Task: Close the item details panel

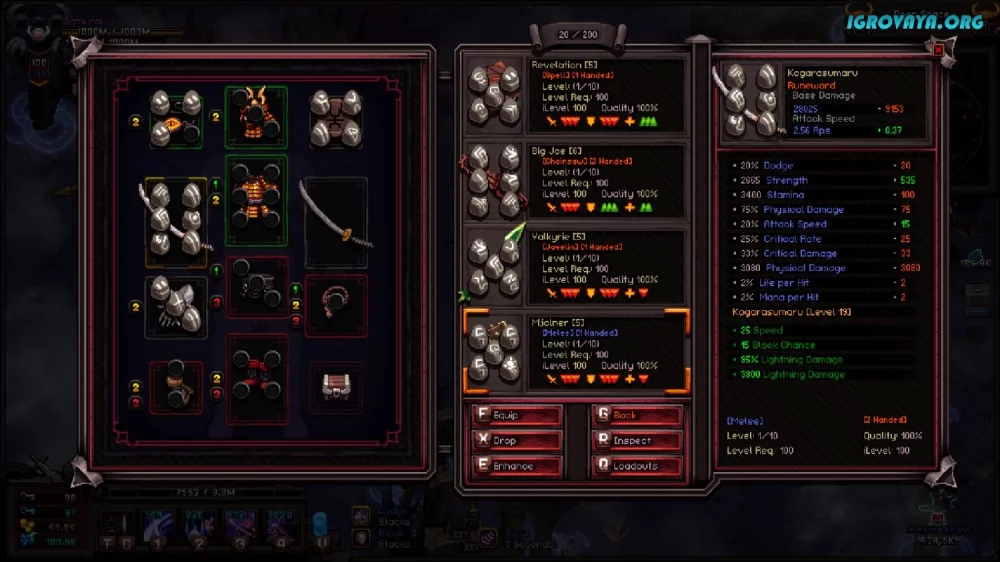Action: point(938,49)
